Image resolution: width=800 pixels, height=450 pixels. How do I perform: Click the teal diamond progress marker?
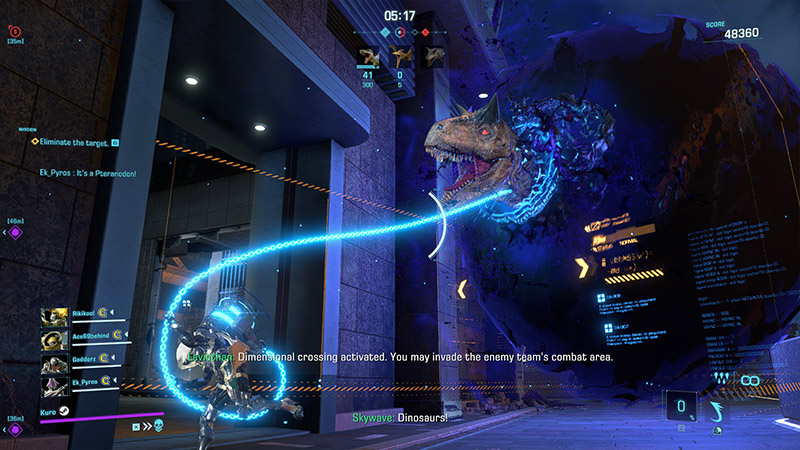tap(385, 31)
